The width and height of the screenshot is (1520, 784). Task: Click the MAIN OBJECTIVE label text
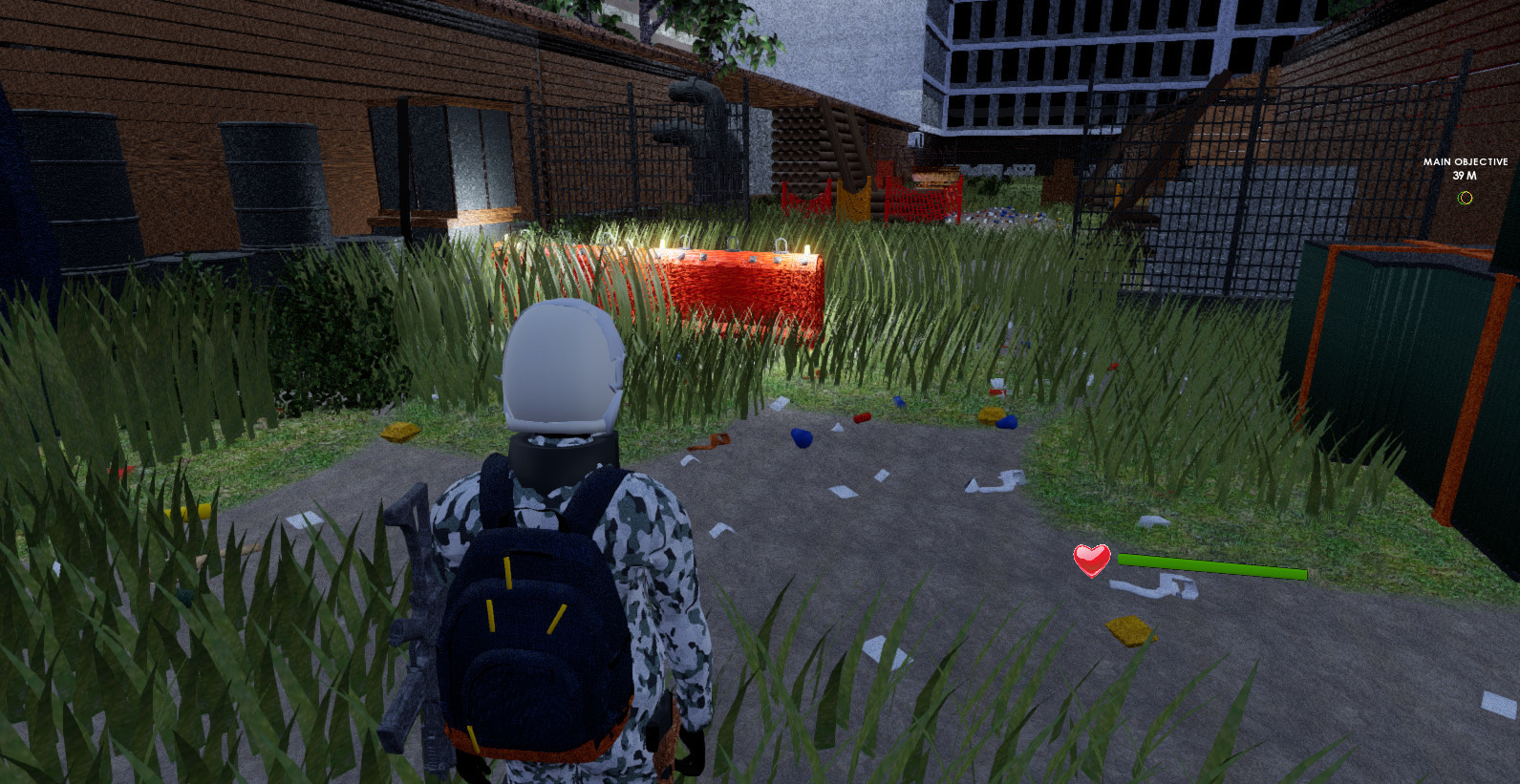(1464, 162)
